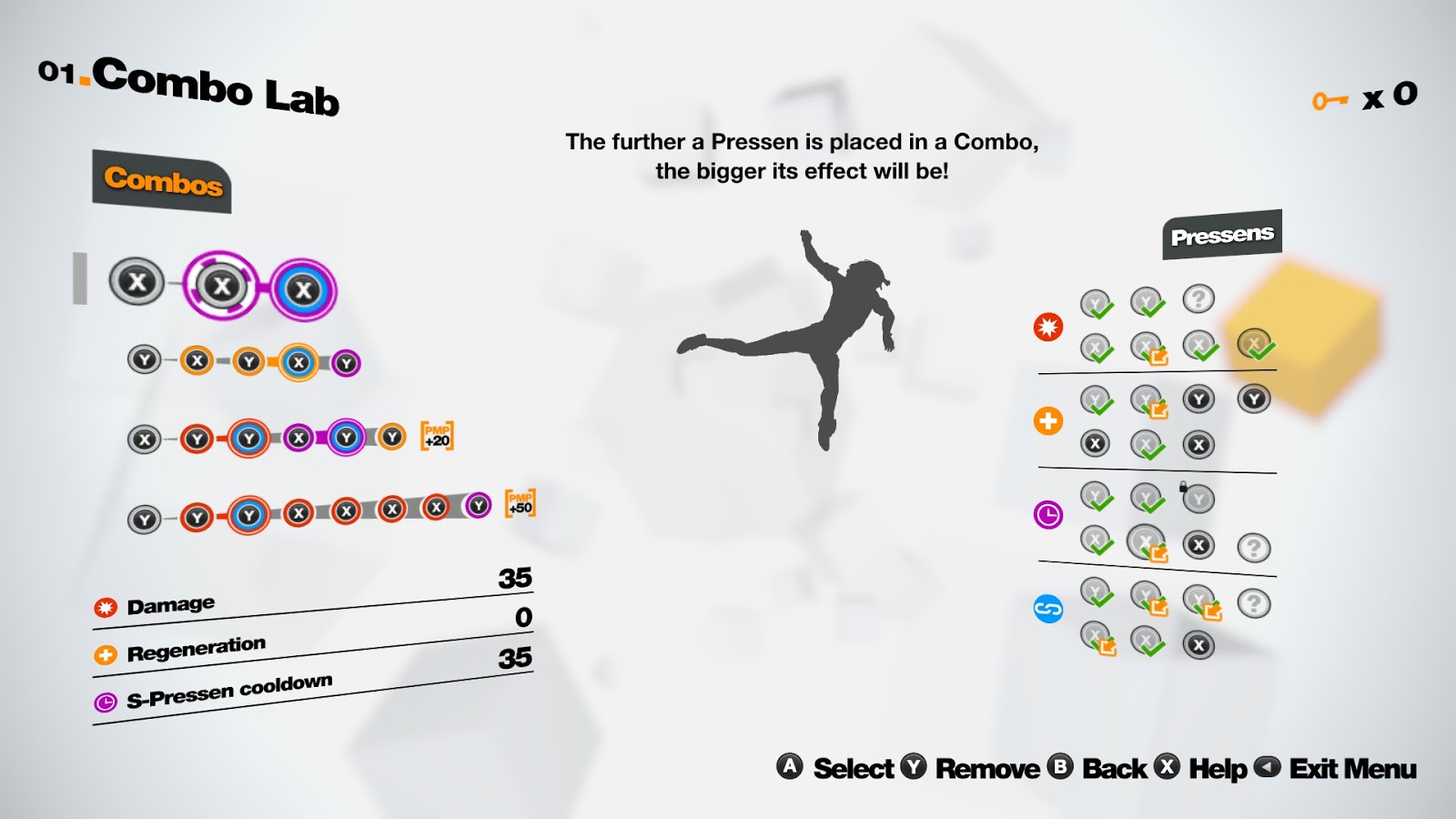Image resolution: width=1456 pixels, height=819 pixels.
Task: Select the purple Y ending the five-hit combo
Action: (x=344, y=362)
